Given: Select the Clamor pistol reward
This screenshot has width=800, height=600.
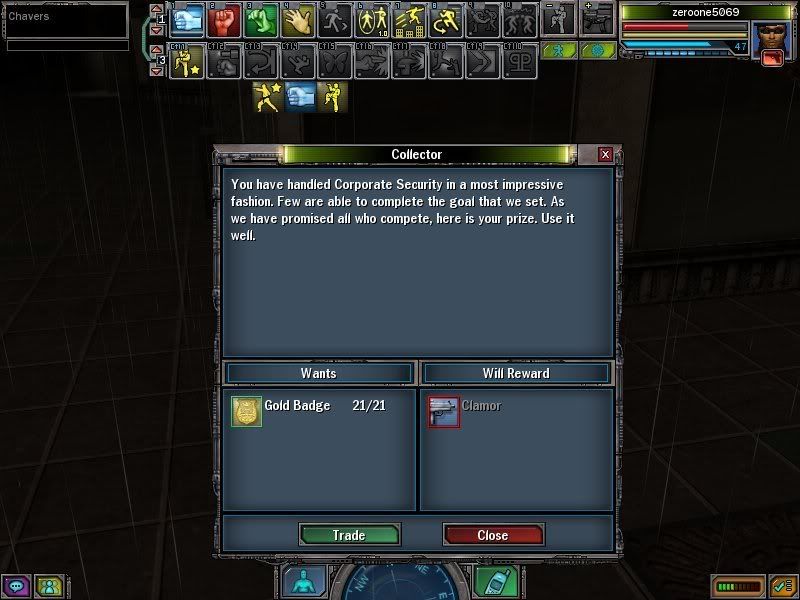Looking at the screenshot, I should tap(444, 412).
